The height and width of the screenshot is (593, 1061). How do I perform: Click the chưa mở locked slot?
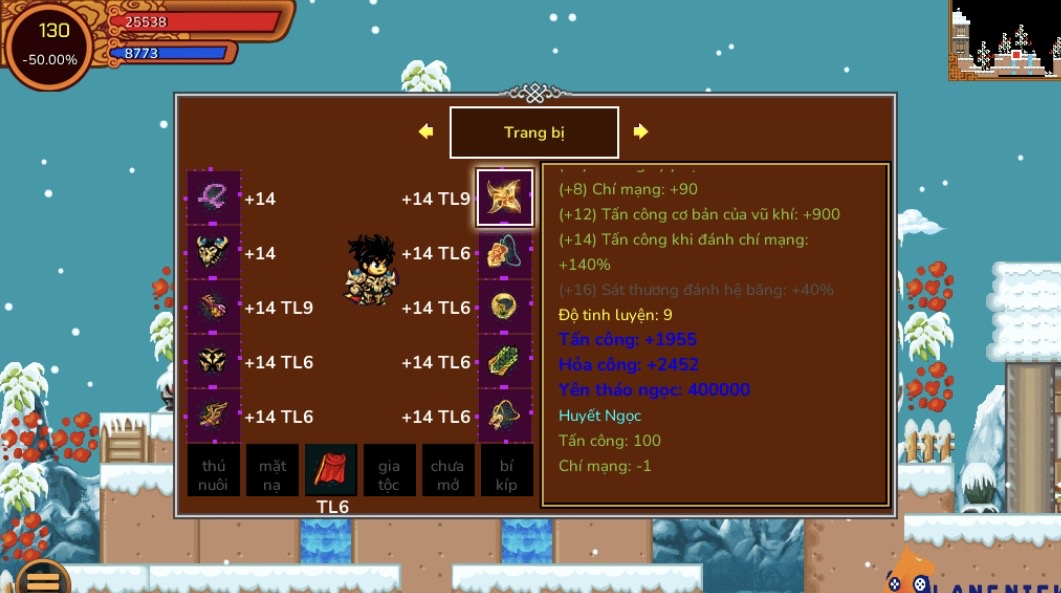coord(447,471)
